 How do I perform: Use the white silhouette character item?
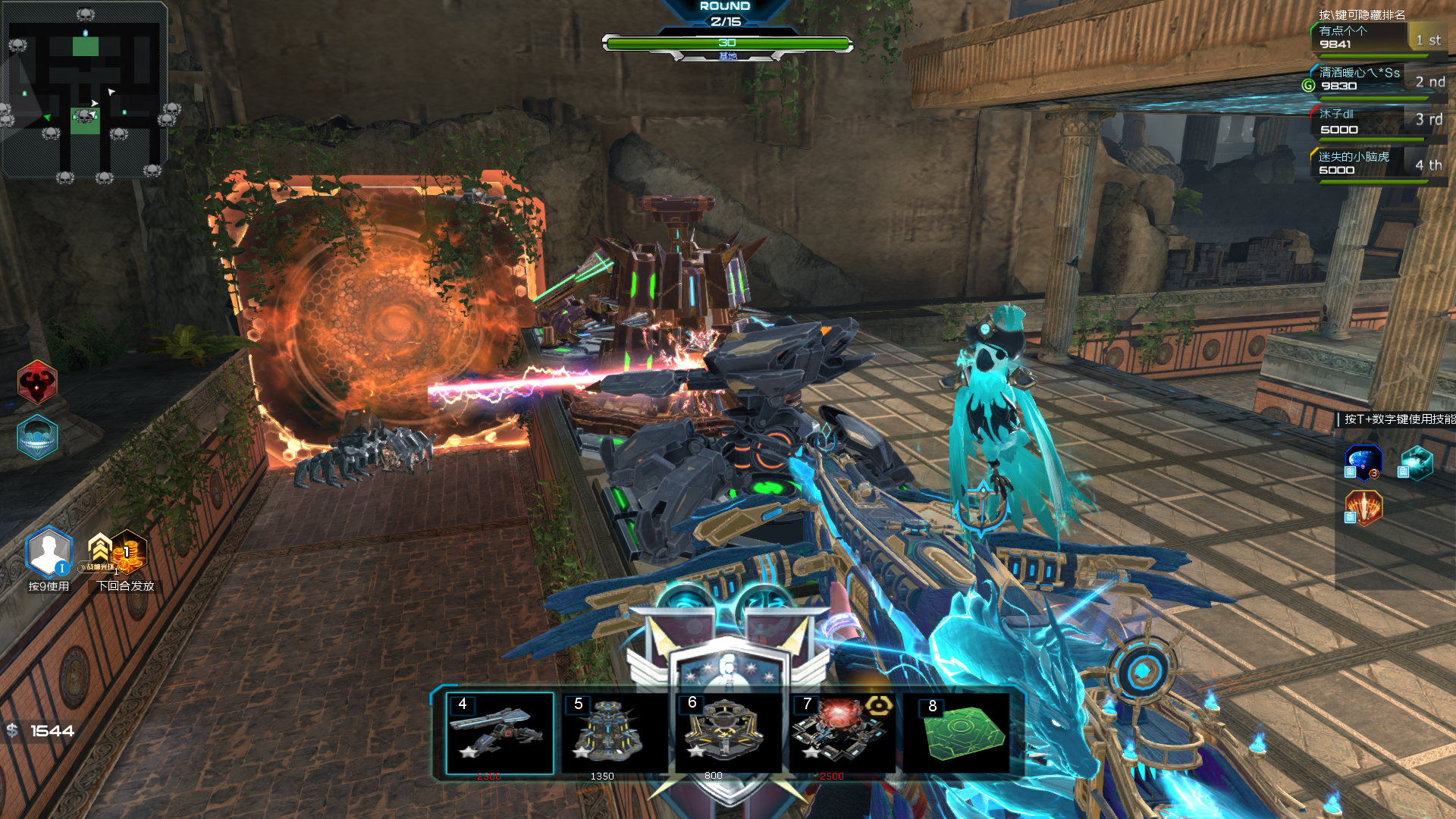(x=49, y=552)
